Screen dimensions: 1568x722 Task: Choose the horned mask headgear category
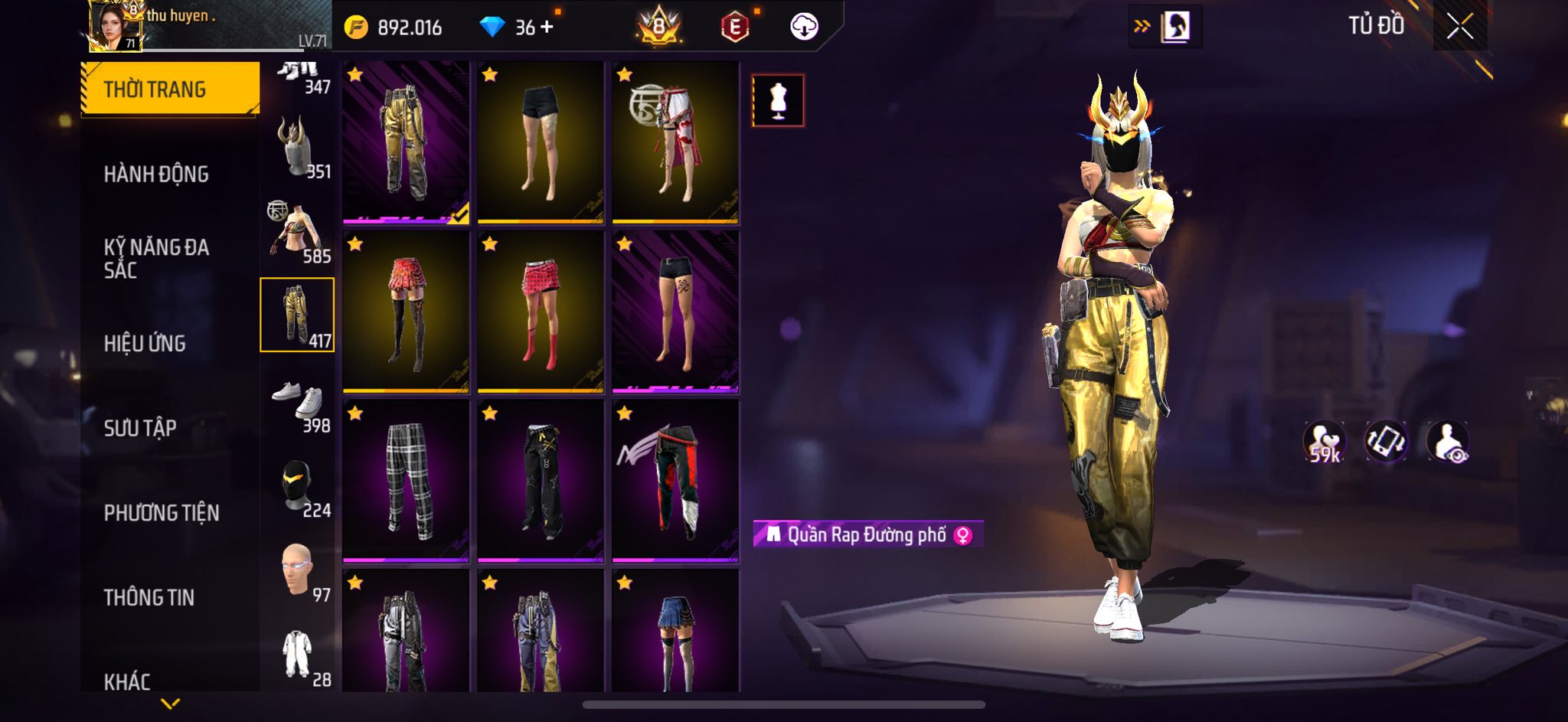(299, 147)
